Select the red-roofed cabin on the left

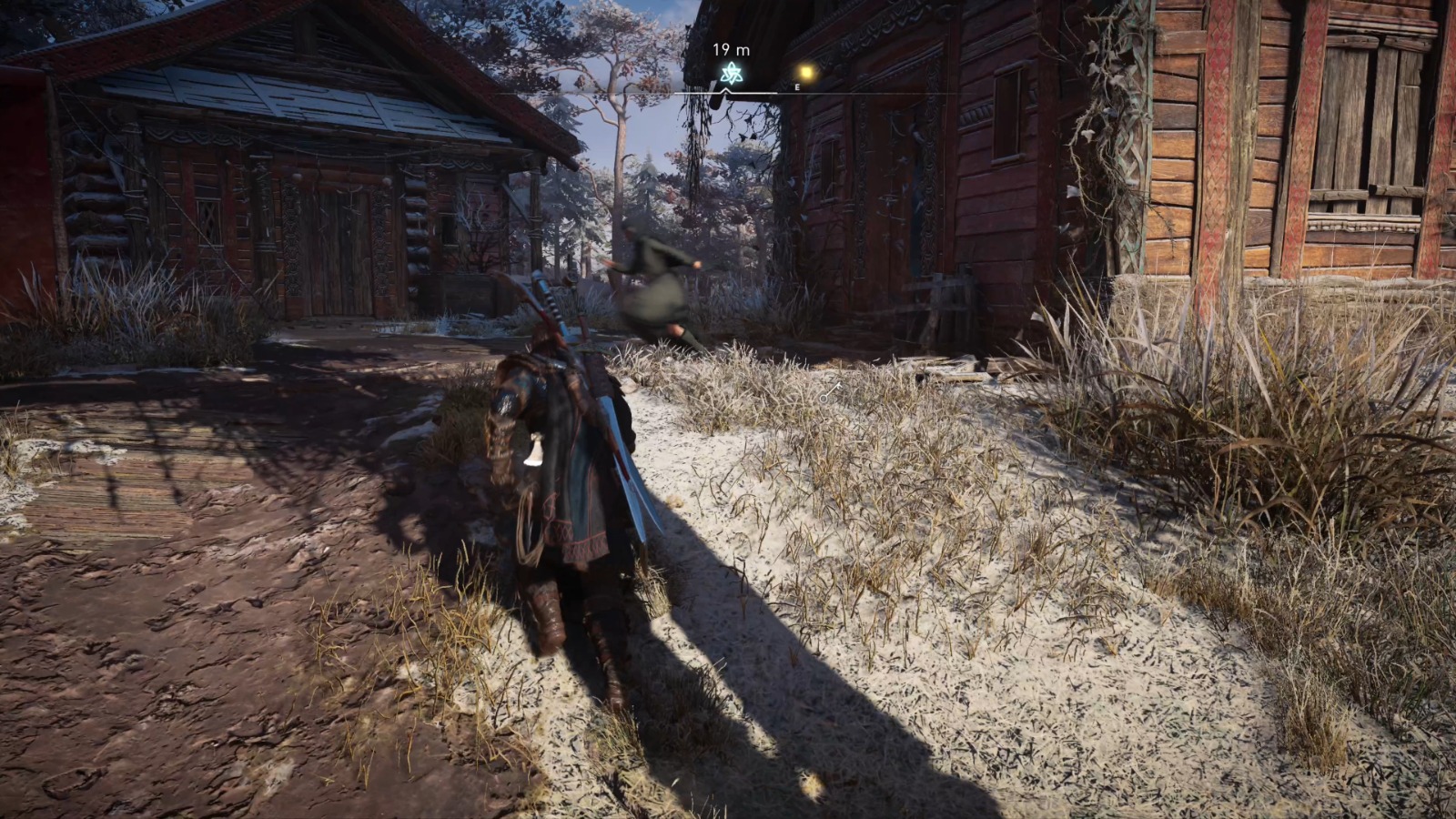(273, 164)
